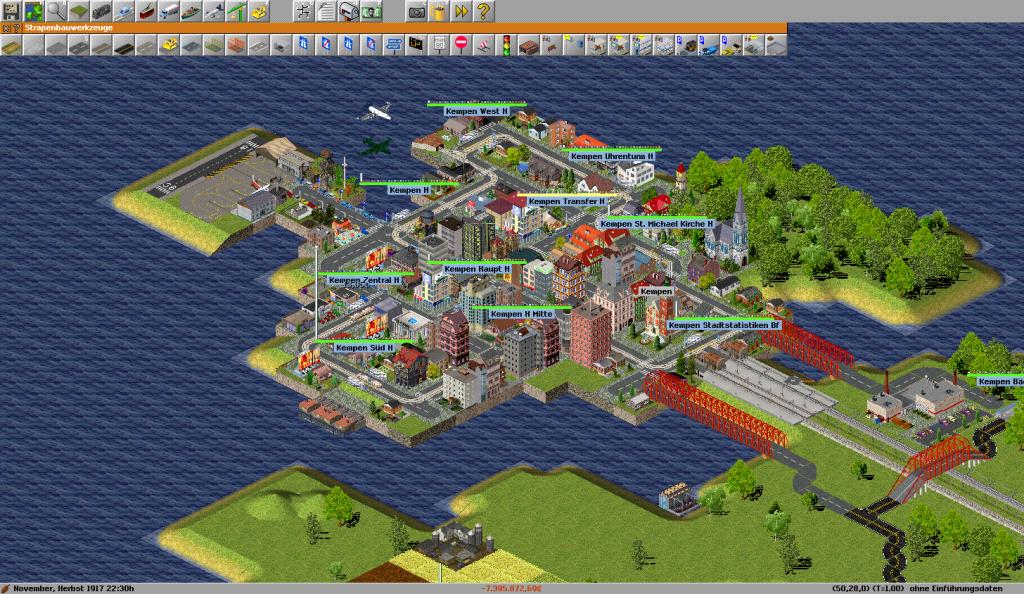The image size is (1024, 594).
Task: Choose the traffic light tool
Action: (x=506, y=44)
